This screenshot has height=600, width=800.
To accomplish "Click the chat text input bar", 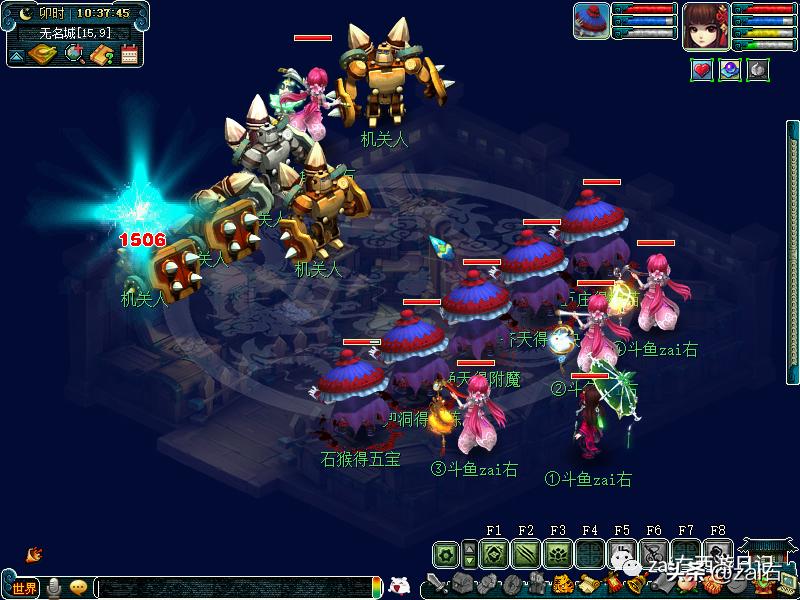I will tap(230, 588).
